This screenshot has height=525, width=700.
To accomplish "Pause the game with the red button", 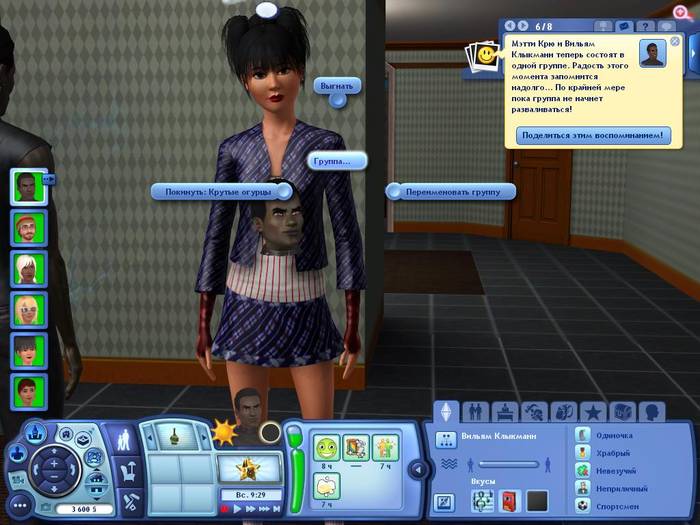I will 227,509.
